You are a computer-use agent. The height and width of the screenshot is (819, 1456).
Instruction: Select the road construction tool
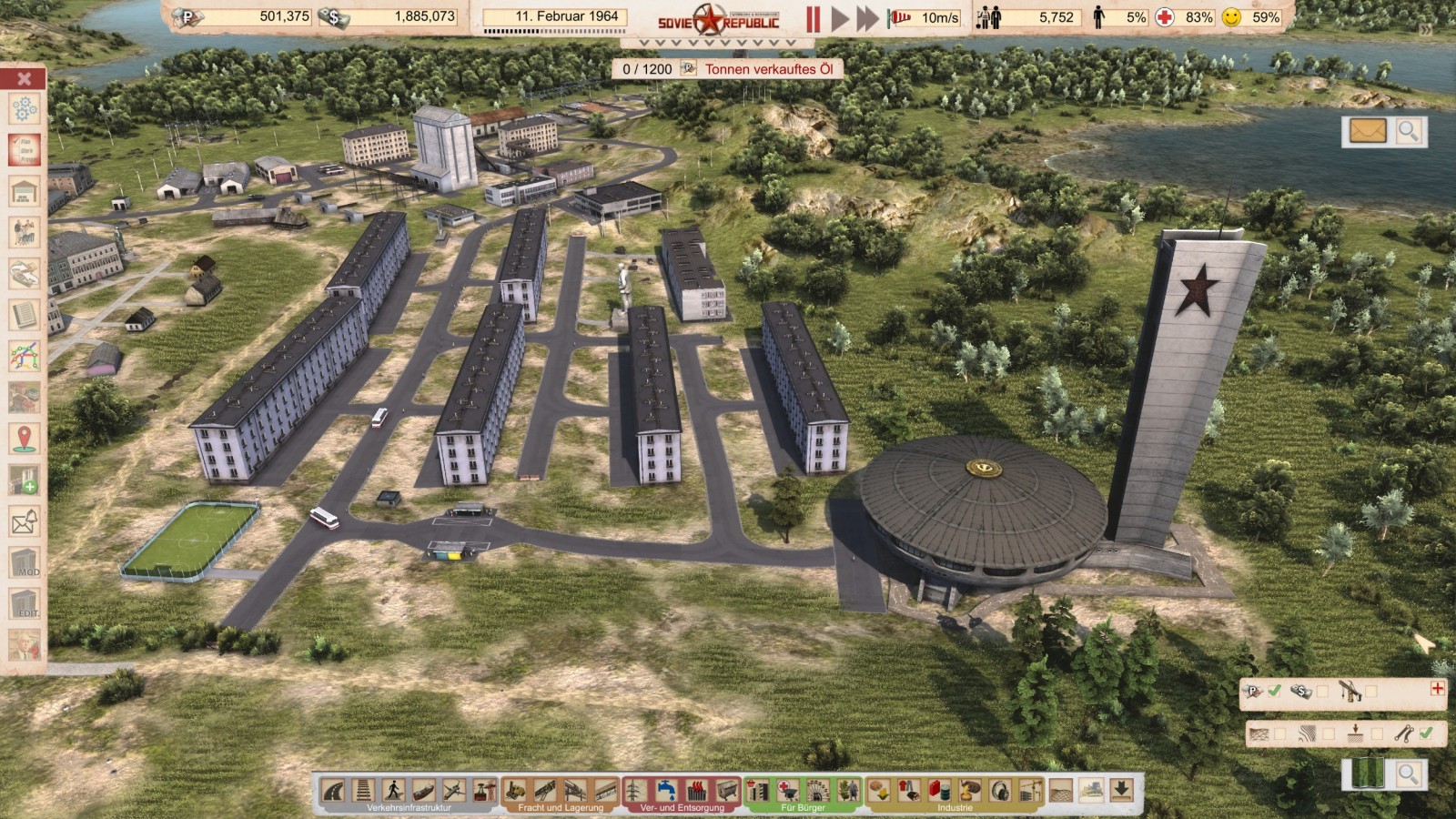tap(334, 790)
